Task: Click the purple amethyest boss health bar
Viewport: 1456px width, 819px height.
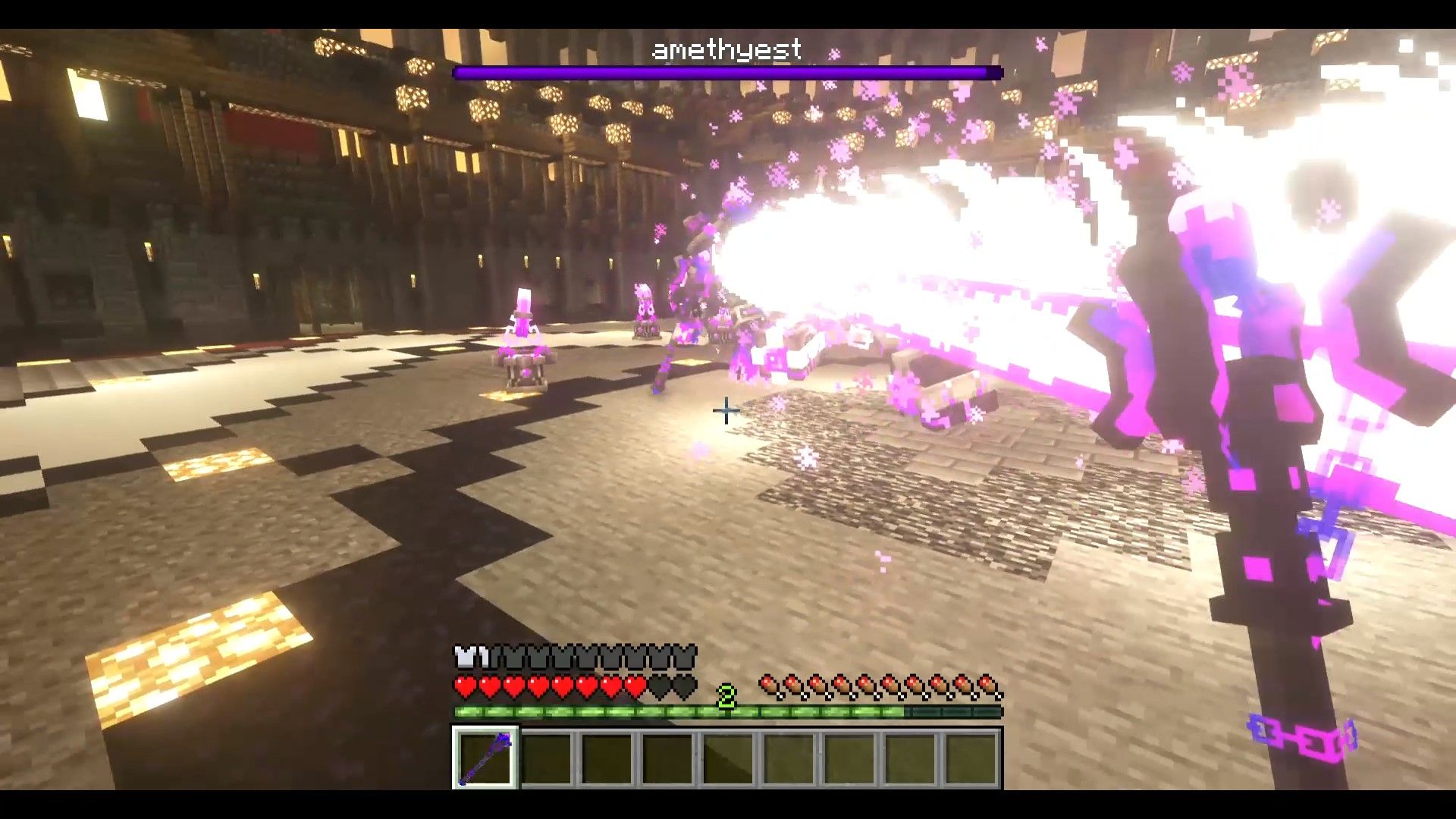Action: [x=726, y=72]
